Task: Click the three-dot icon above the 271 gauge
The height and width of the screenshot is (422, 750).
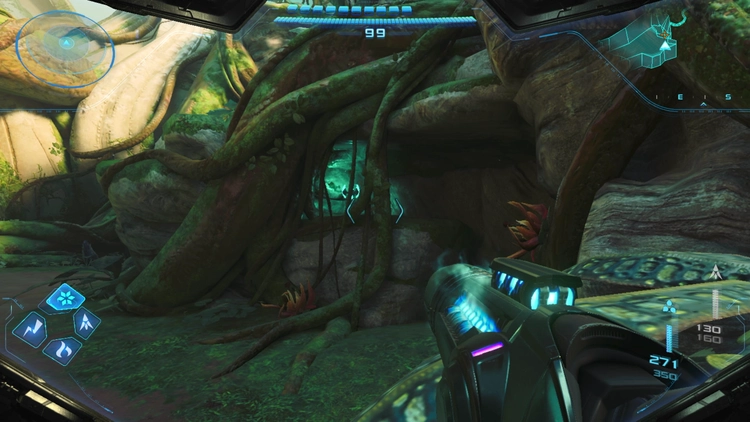Action: [669, 309]
